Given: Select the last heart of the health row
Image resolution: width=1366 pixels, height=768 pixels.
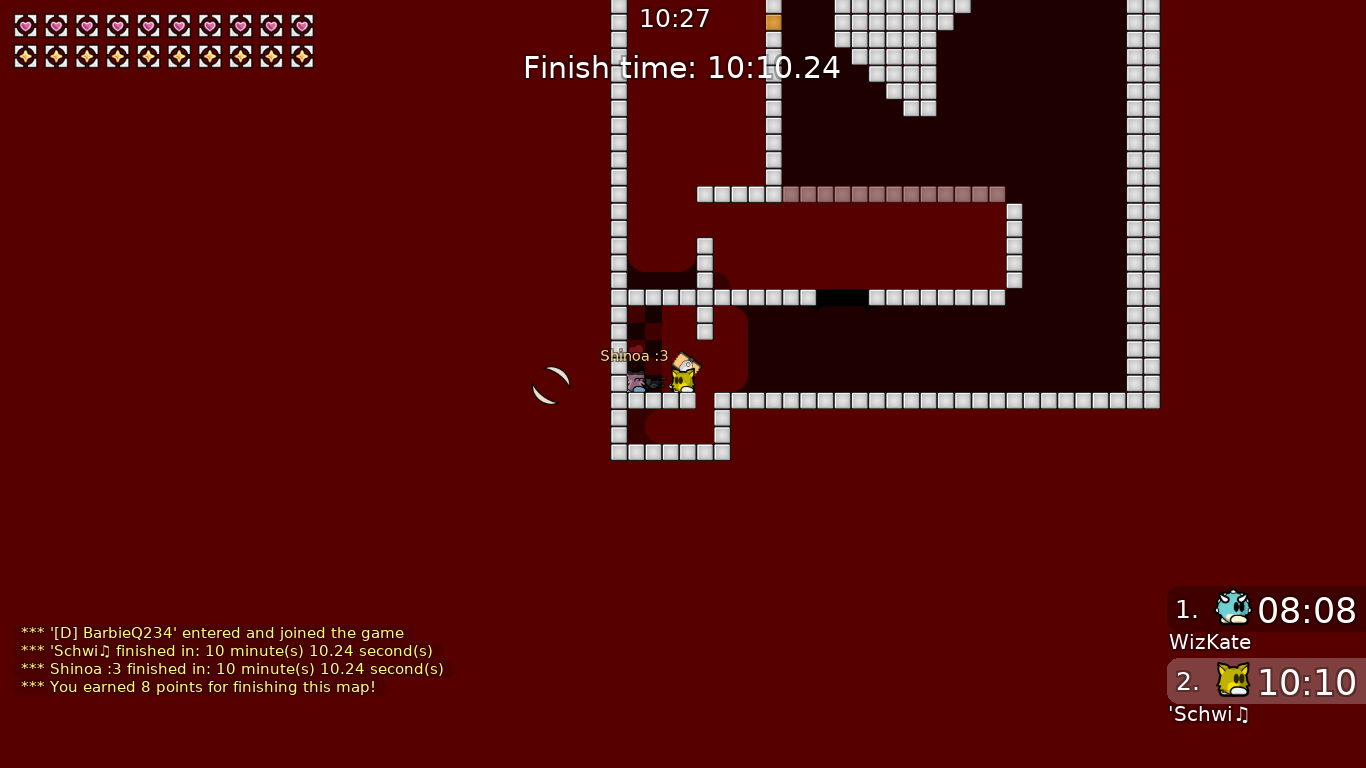Looking at the screenshot, I should pyautogui.click(x=301, y=26).
